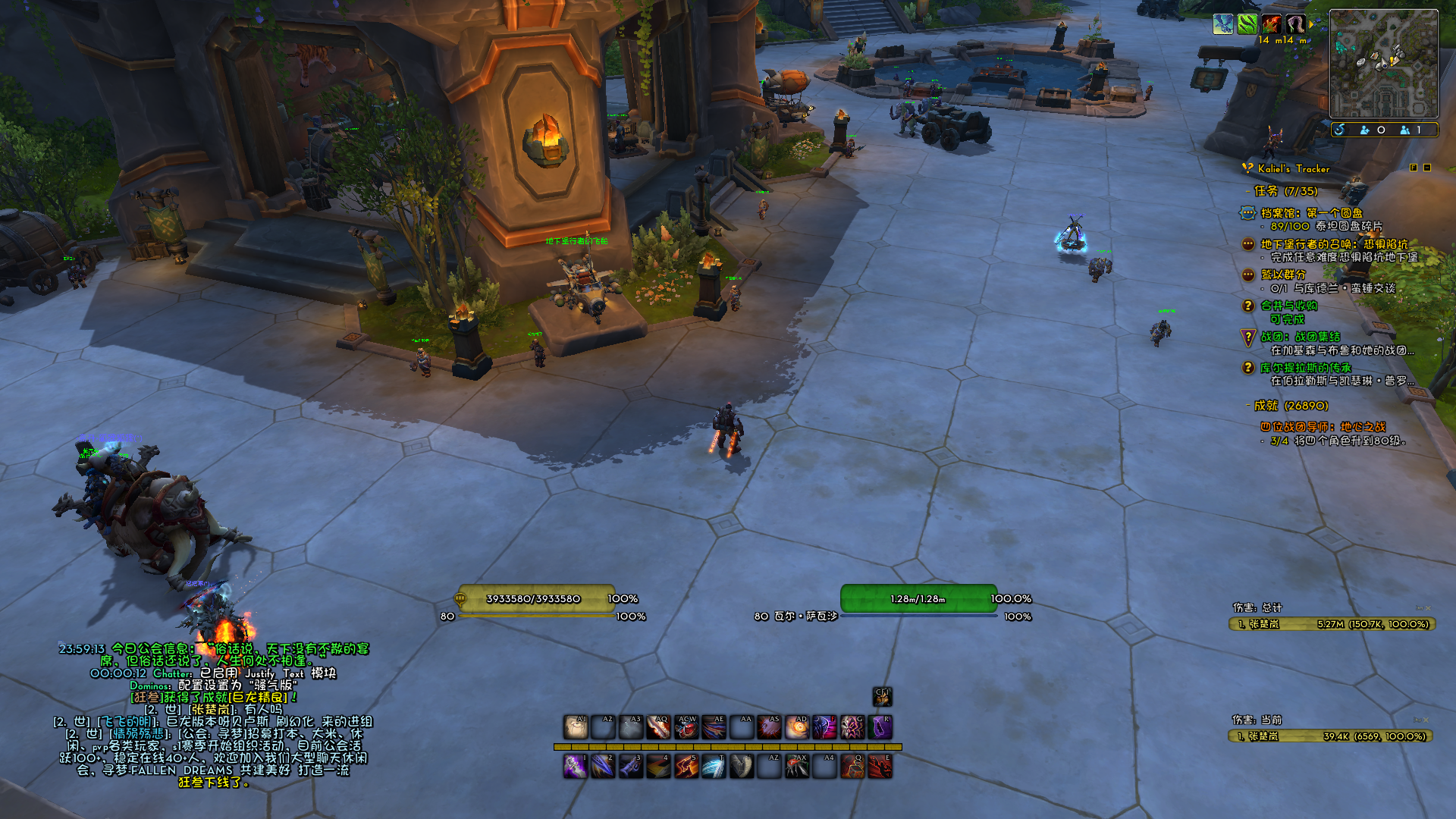This screenshot has height=819, width=1456.
Task: Click the 张楚岚 row in total damage meter
Action: click(1331, 624)
